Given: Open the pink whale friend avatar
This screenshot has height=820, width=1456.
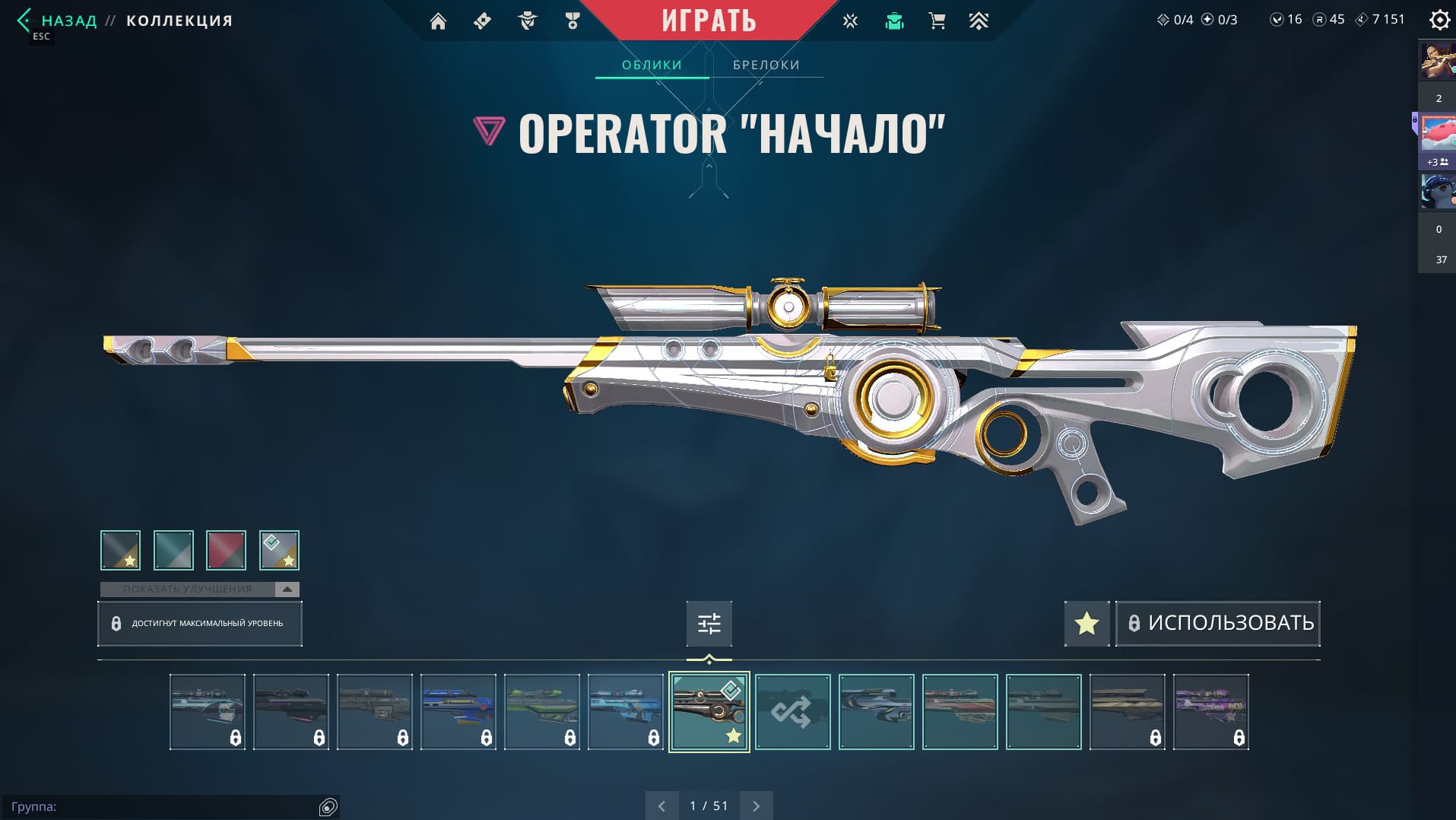Looking at the screenshot, I should pyautogui.click(x=1437, y=133).
